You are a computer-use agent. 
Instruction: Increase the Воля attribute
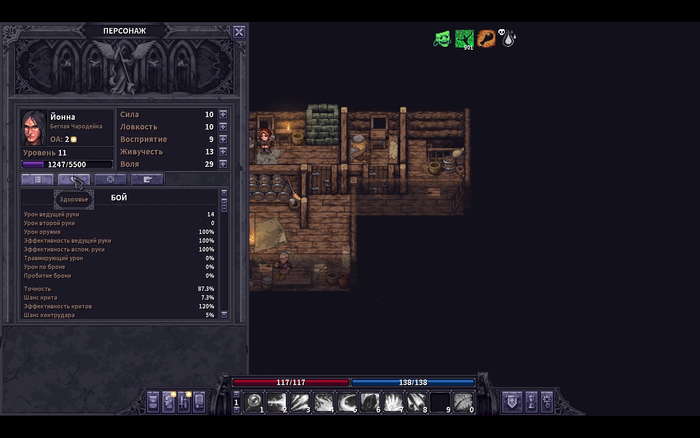(223, 164)
